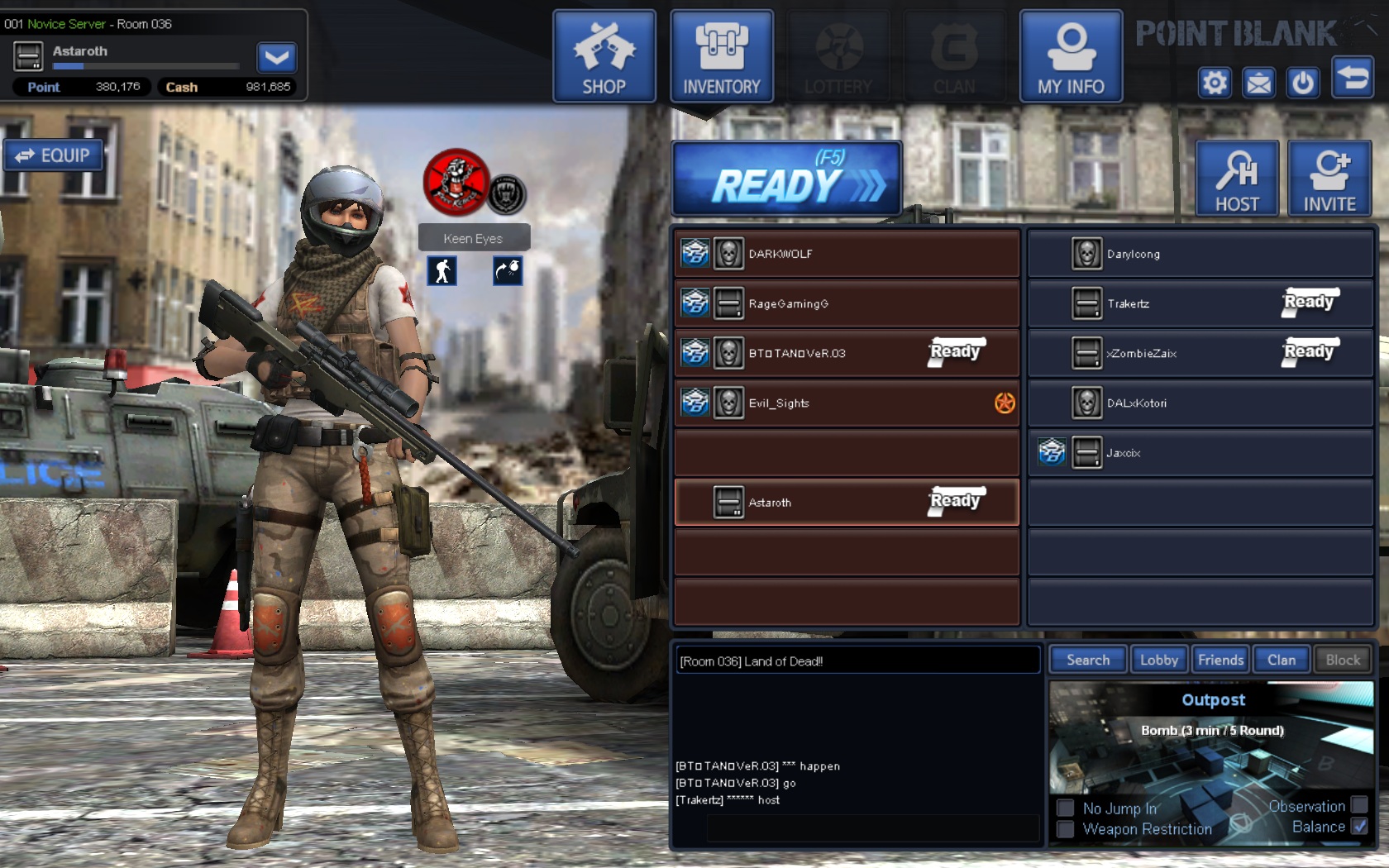This screenshot has width=1389, height=868.
Task: Switch to the Friends tab
Action: pos(1220,660)
